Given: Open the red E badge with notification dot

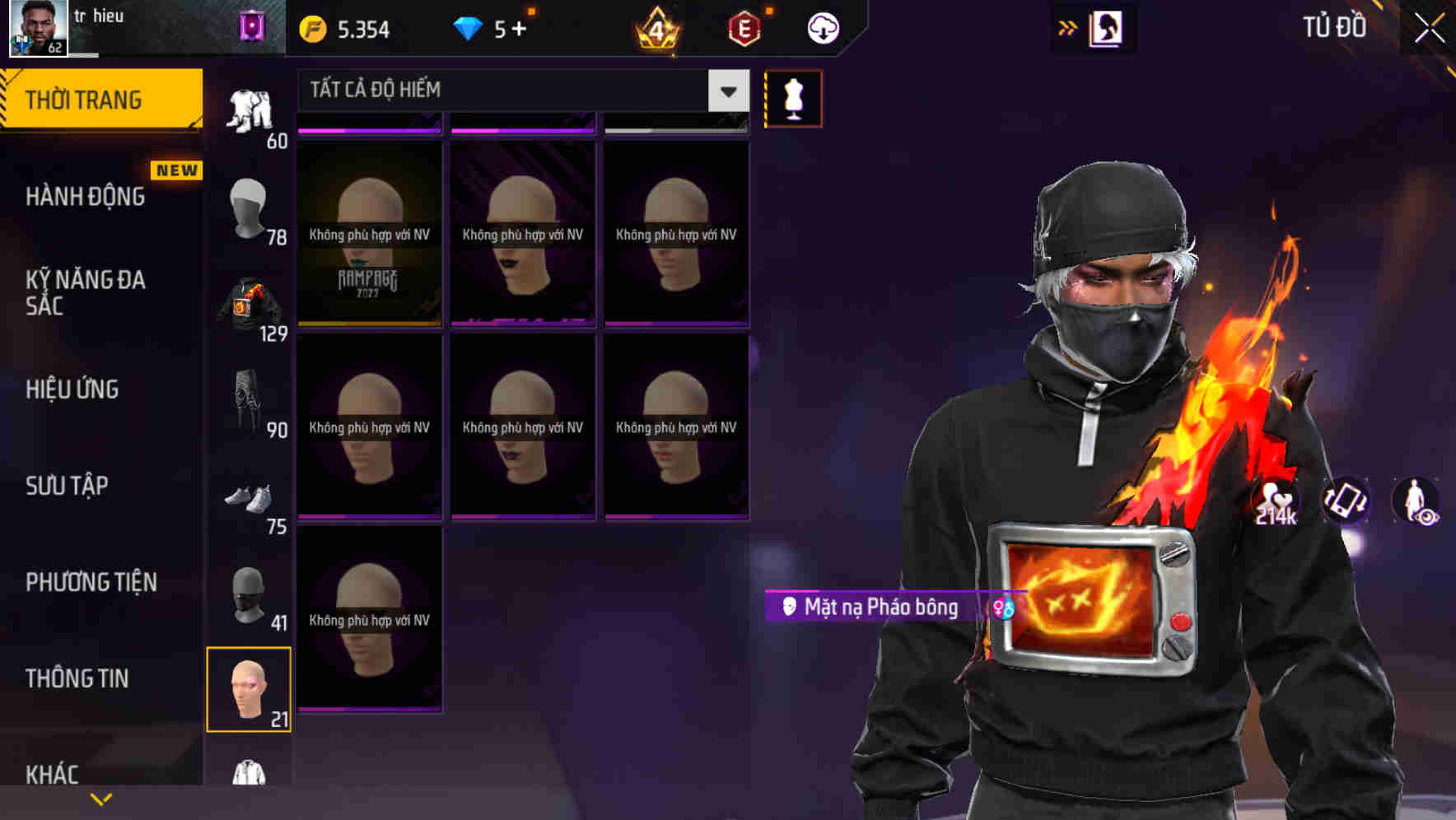Looking at the screenshot, I should coord(742,26).
